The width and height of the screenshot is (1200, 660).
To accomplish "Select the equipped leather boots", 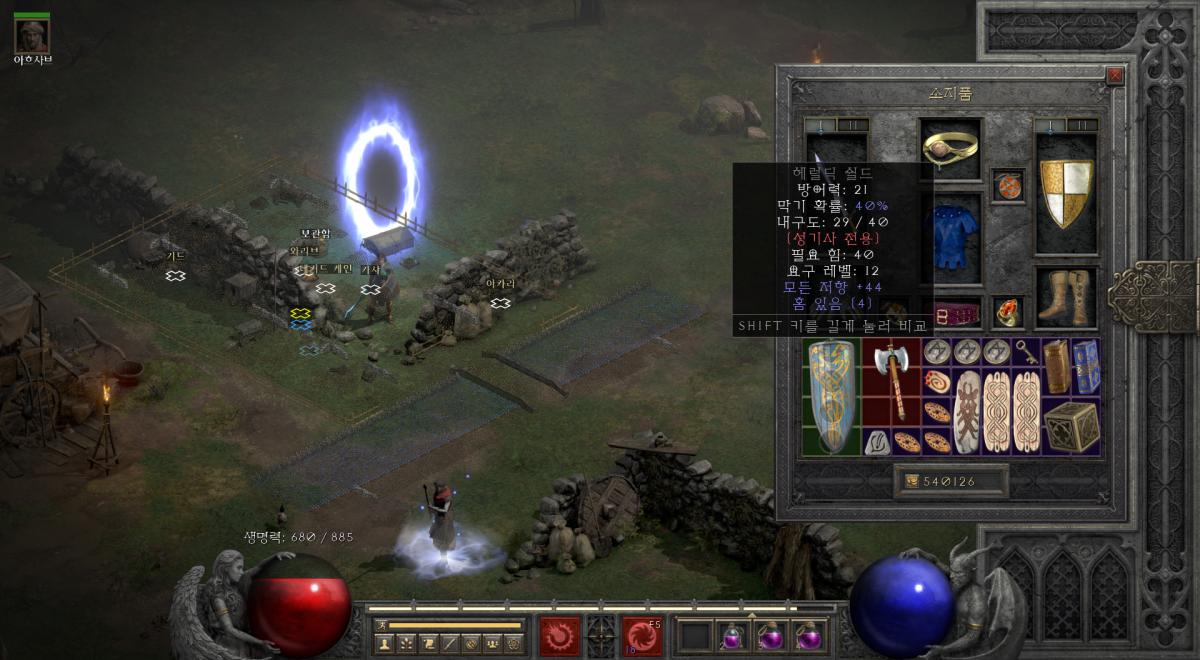I will pos(1066,297).
